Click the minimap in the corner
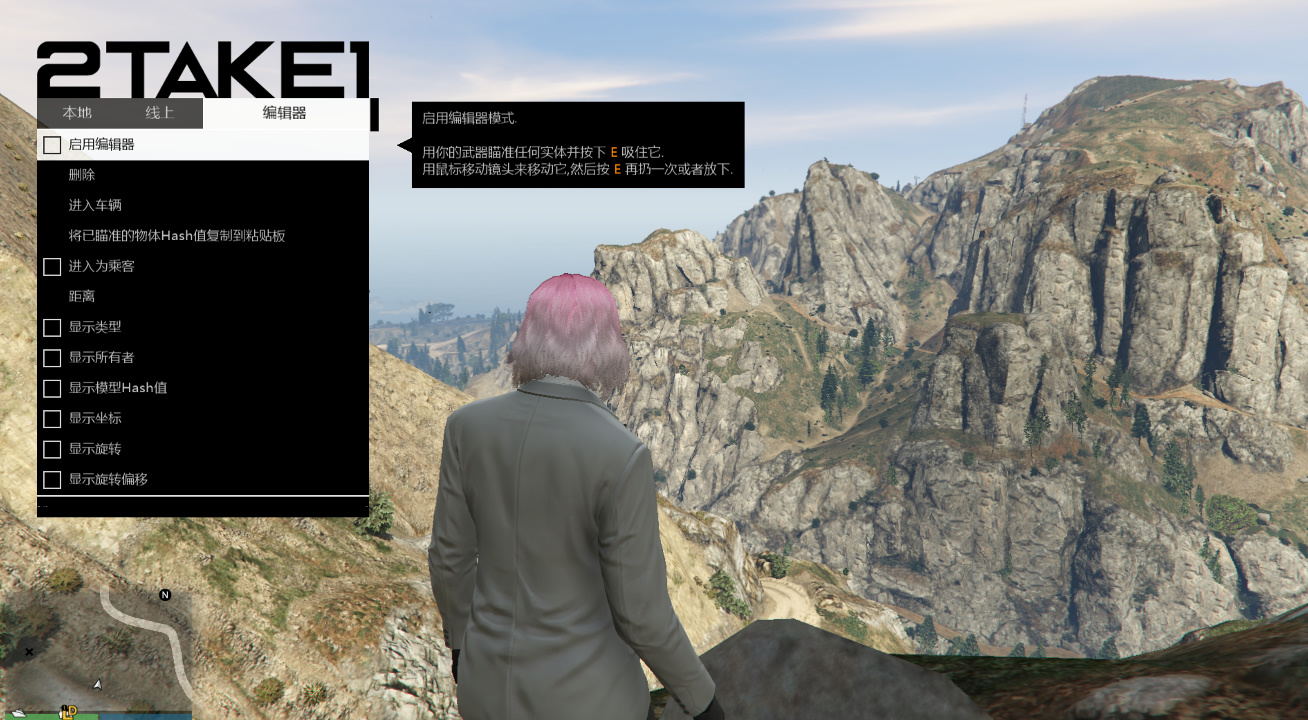Viewport: 1308px width, 720px height. (96, 650)
